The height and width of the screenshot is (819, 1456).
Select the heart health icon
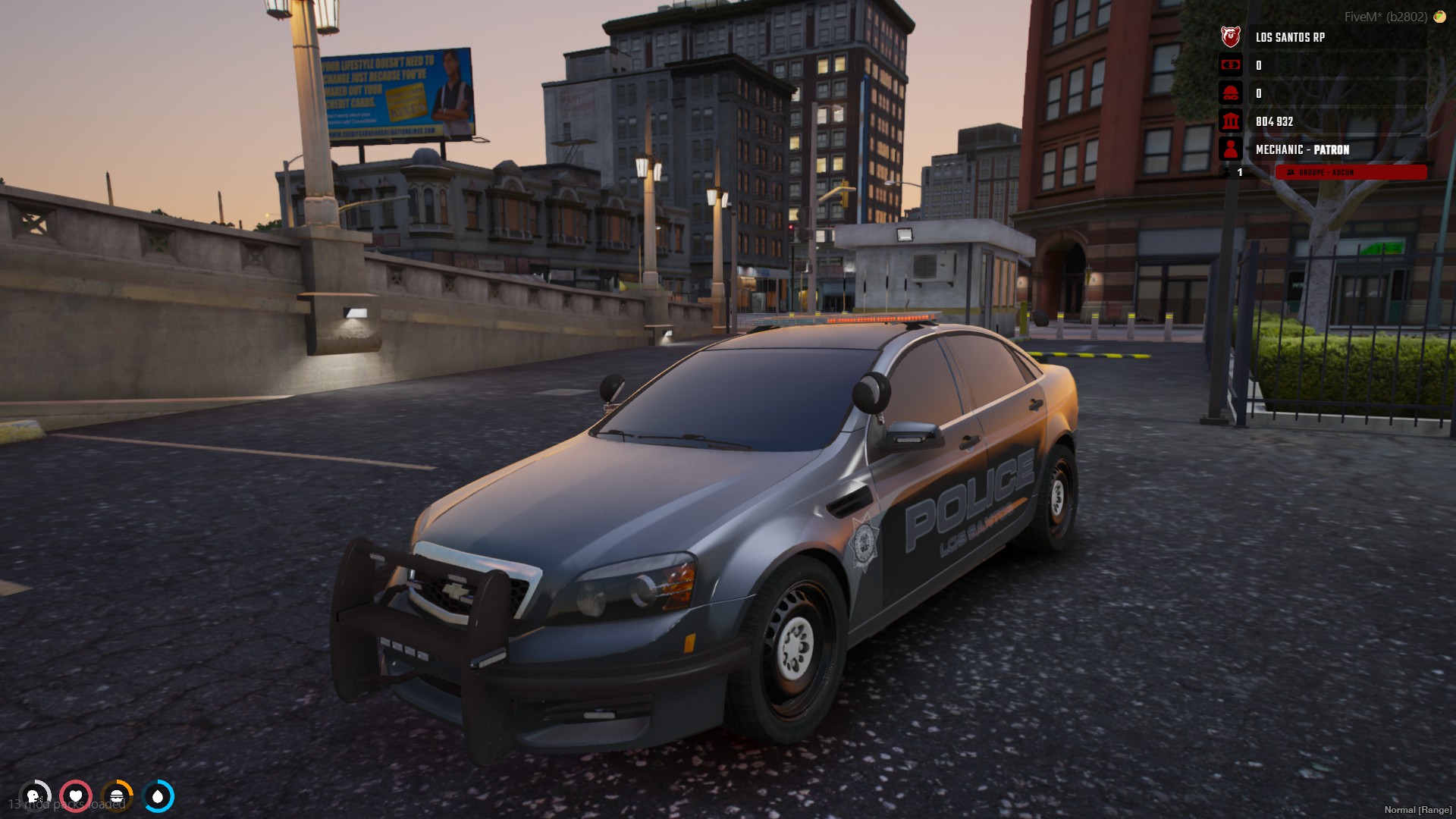click(76, 796)
